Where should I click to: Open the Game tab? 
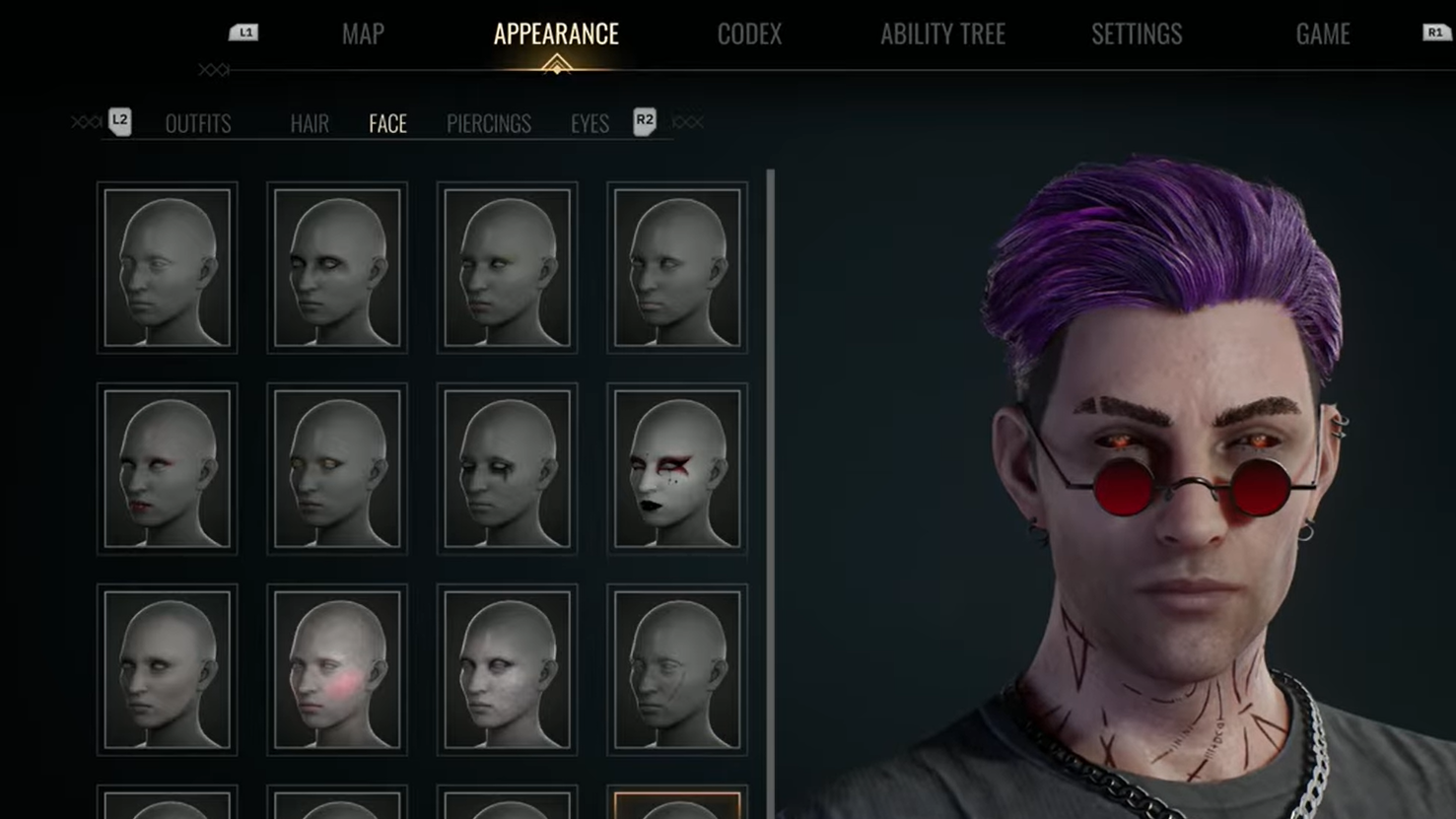(x=1322, y=34)
